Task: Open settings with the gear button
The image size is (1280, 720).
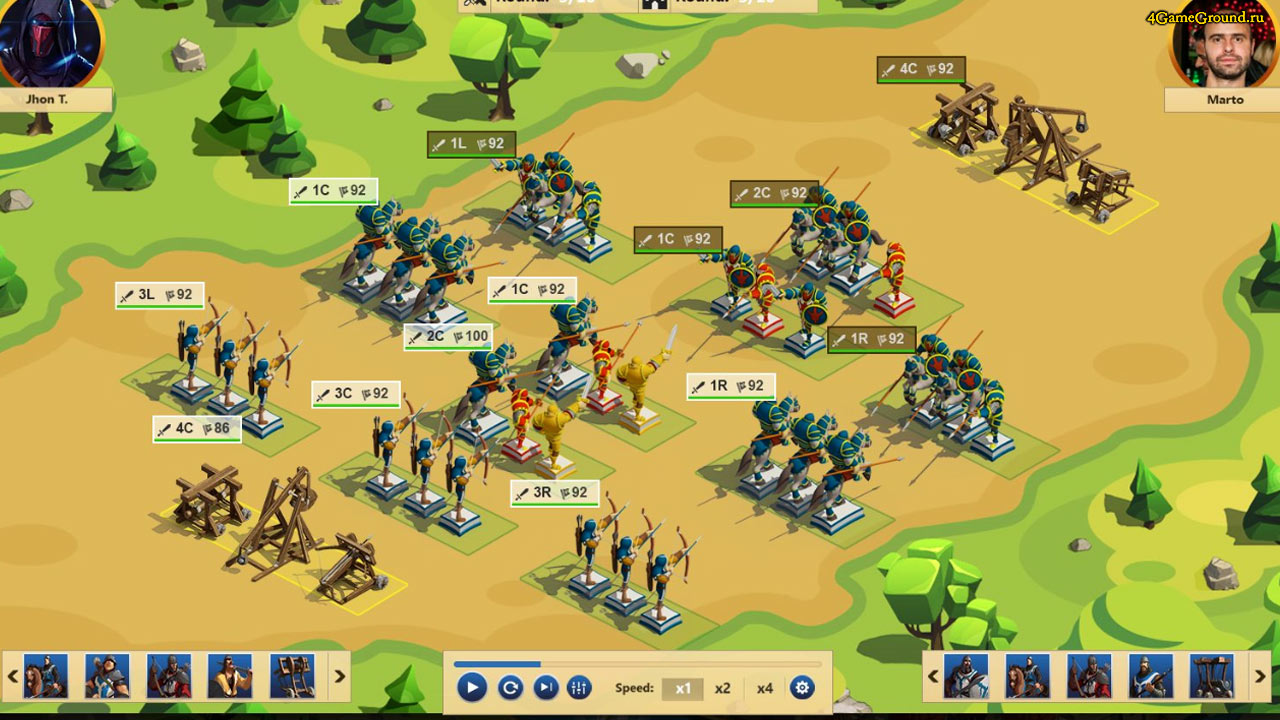Action: pyautogui.click(x=802, y=688)
